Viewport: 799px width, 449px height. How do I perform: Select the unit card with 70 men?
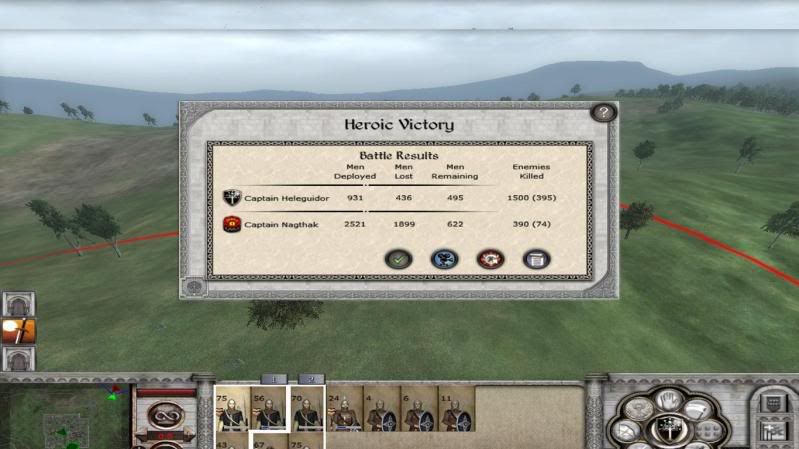coord(306,409)
